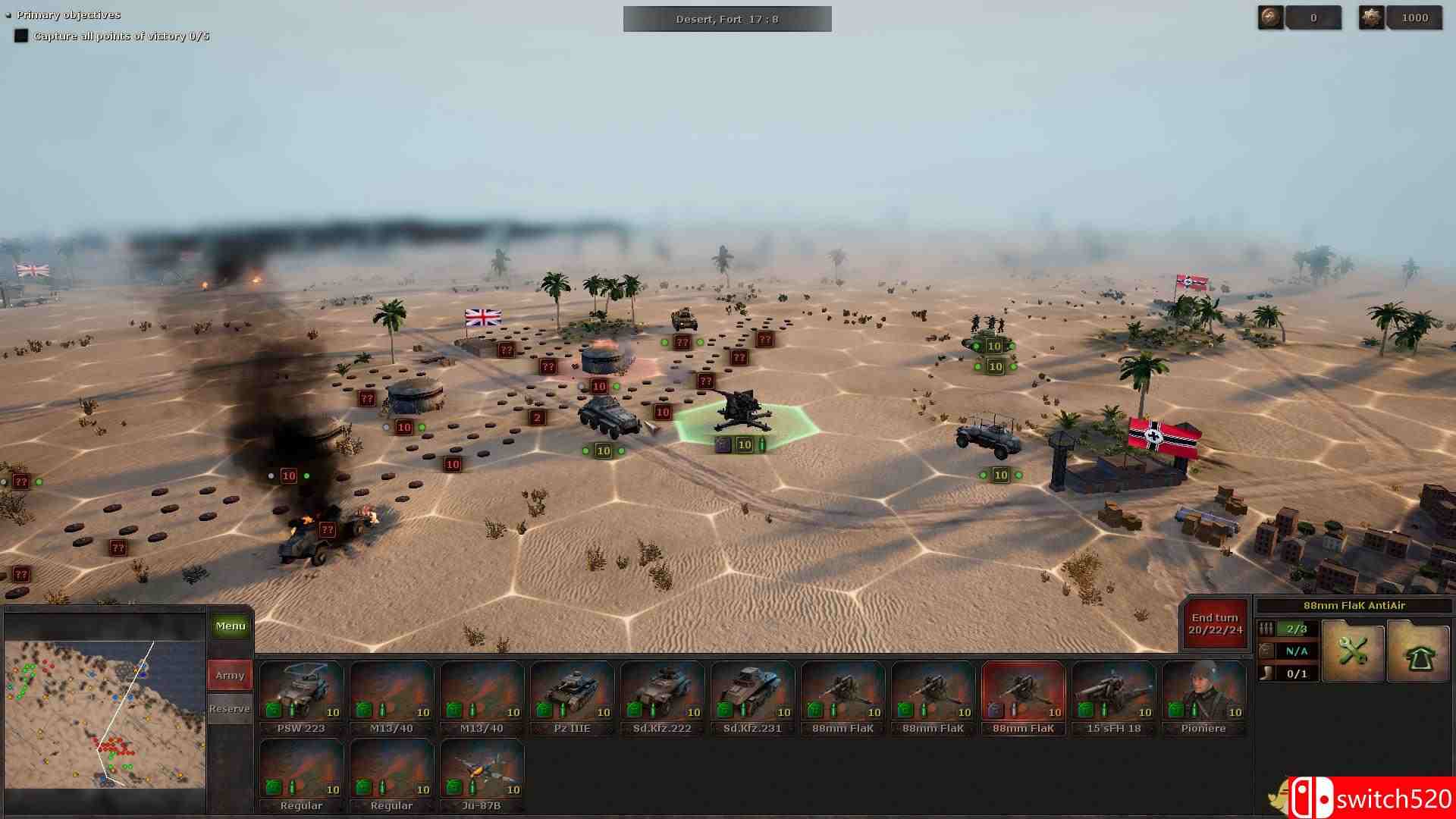Click the Desert, Fort 17:8 title bar
The image size is (1456, 819).
pyautogui.click(x=726, y=18)
